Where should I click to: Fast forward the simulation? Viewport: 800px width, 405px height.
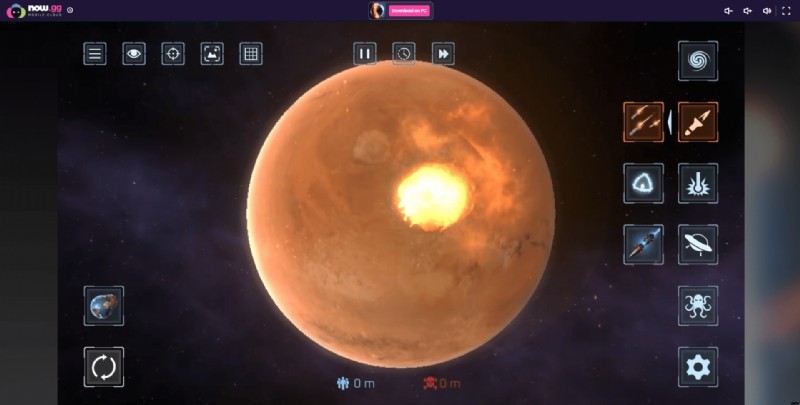(443, 53)
